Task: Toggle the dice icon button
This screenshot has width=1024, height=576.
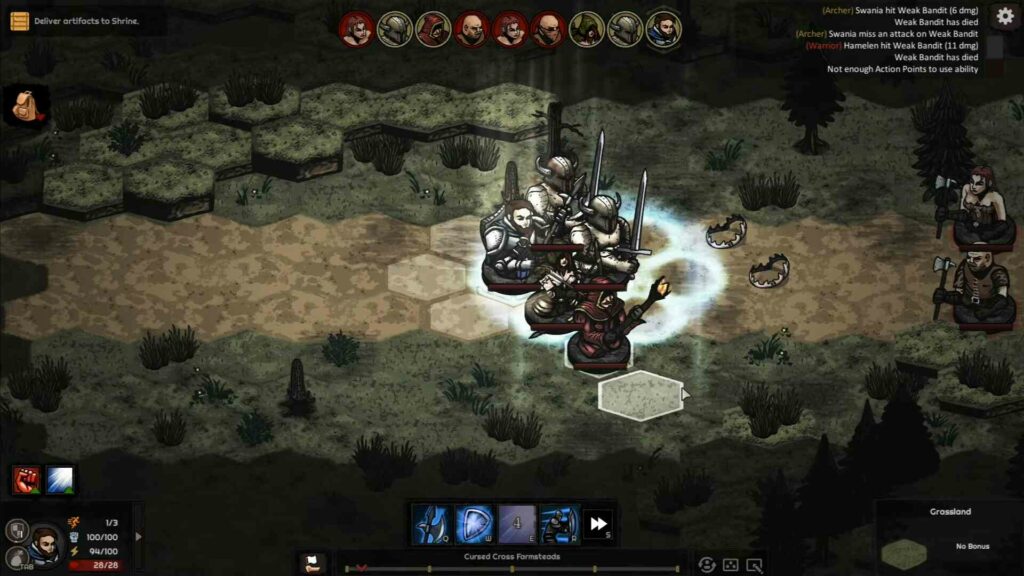Action: tap(731, 565)
